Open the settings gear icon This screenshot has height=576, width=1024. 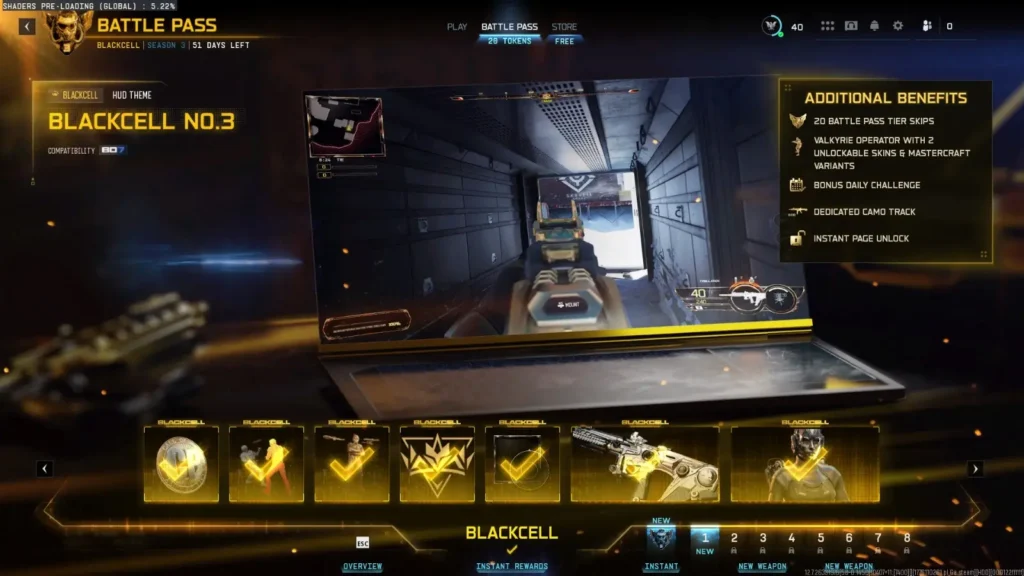897,26
